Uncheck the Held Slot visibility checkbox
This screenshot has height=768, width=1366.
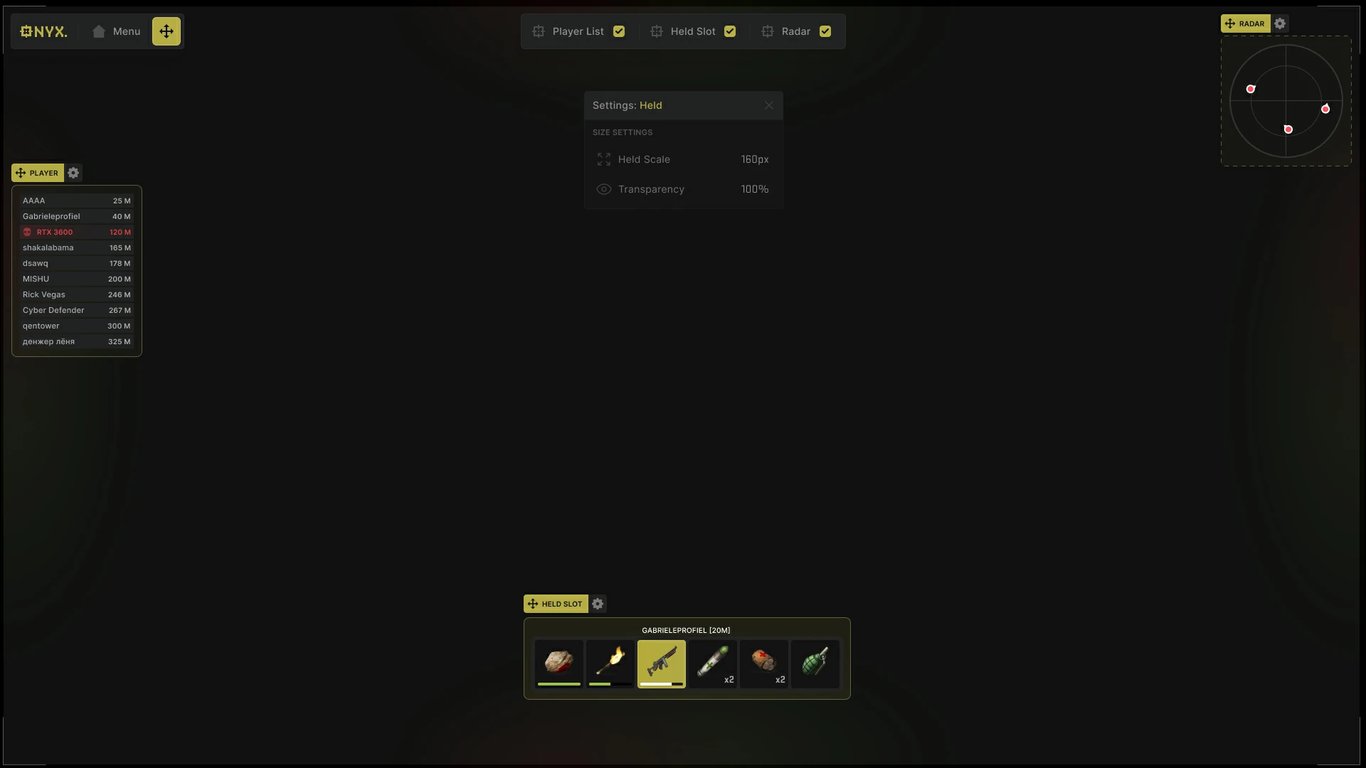pos(729,31)
